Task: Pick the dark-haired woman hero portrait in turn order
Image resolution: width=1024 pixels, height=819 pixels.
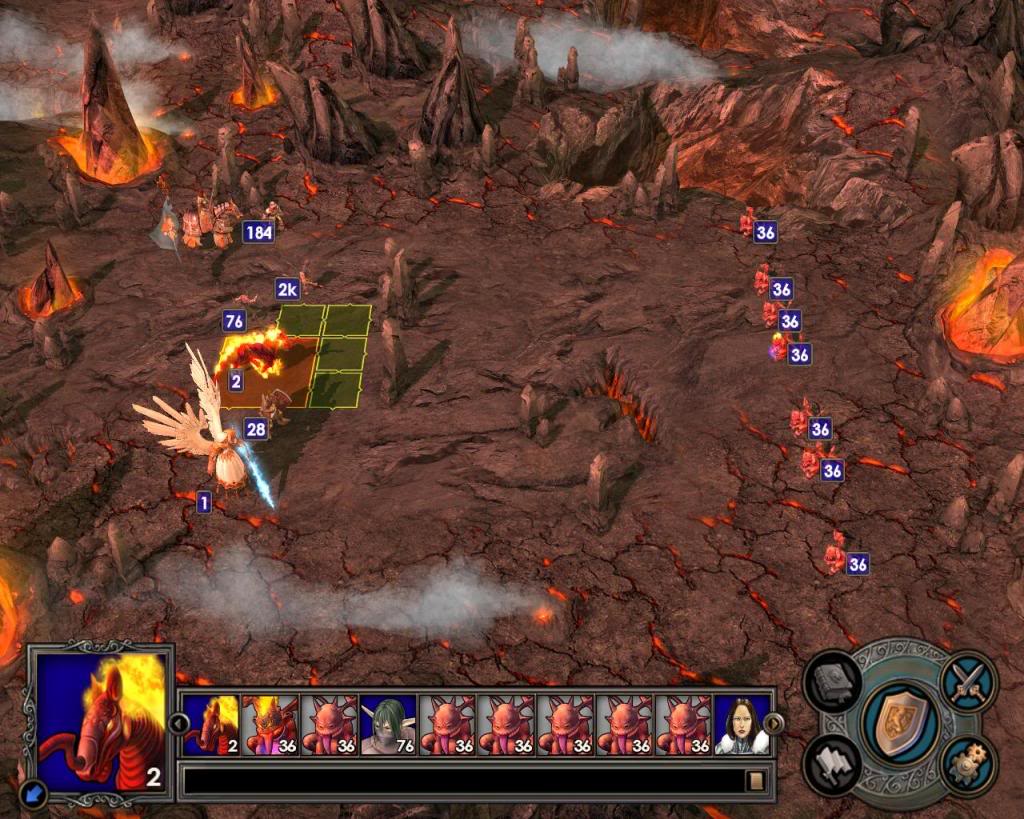Action: tap(743, 725)
